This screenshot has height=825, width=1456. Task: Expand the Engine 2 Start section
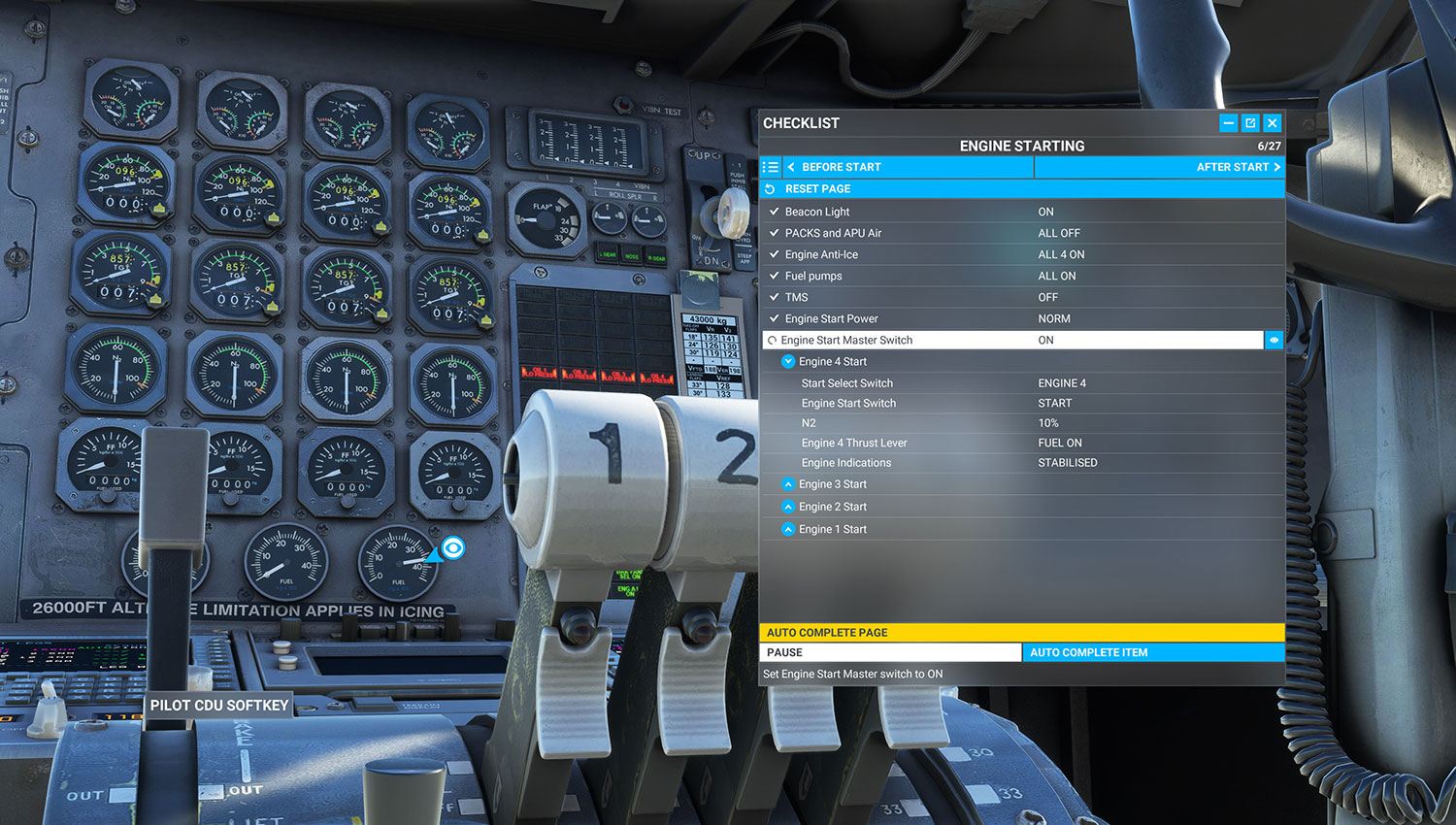coord(788,506)
